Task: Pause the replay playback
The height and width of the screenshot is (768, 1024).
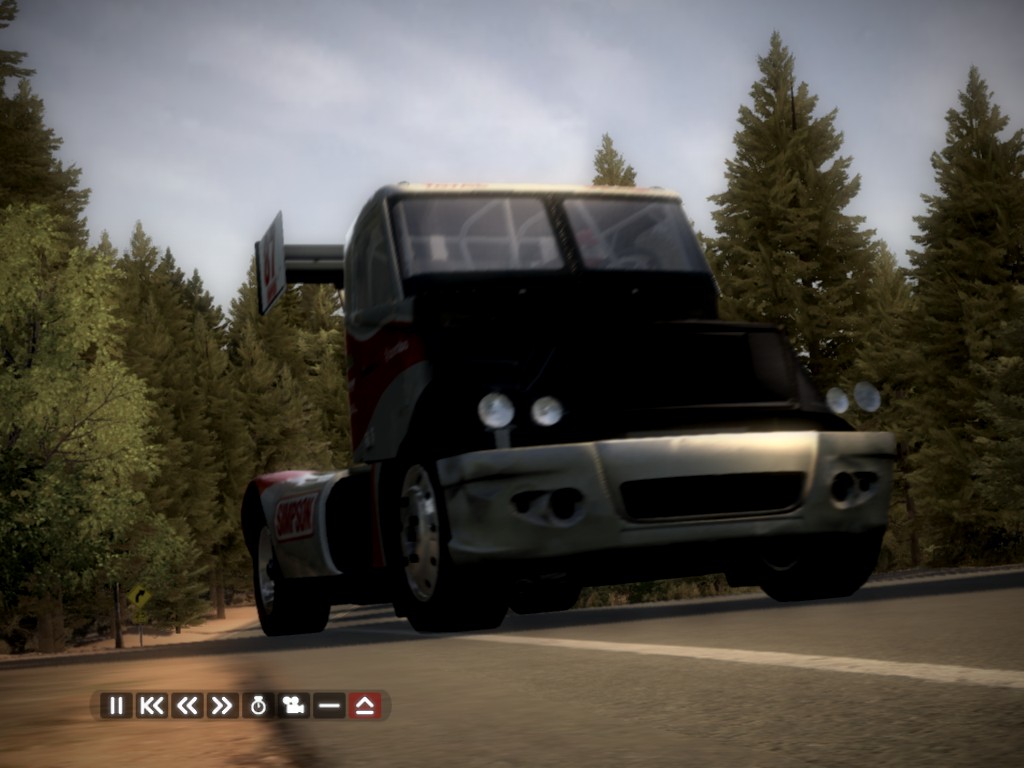Action: (116, 705)
